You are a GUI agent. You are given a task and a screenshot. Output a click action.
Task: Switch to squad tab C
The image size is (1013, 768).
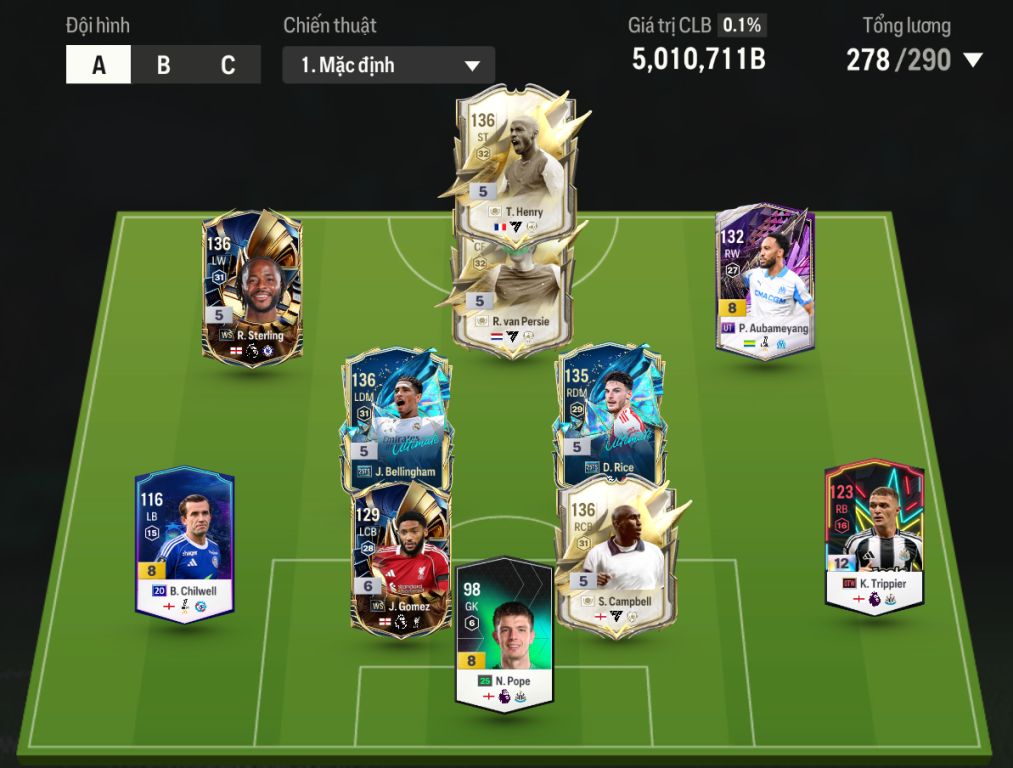click(x=228, y=65)
